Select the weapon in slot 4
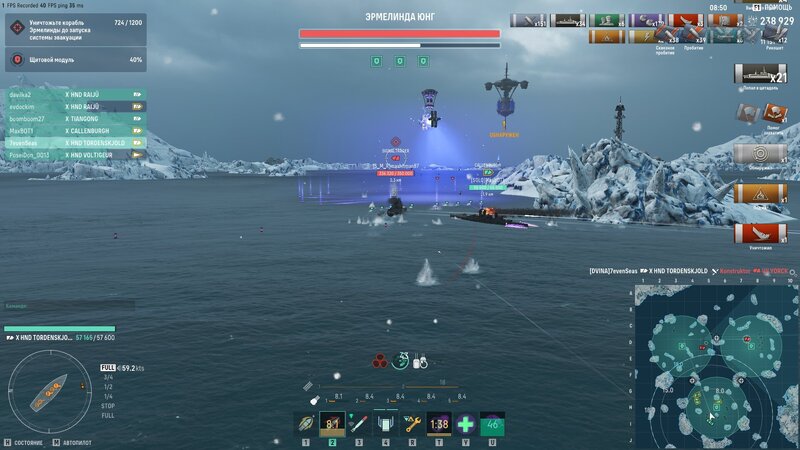The width and height of the screenshot is (800, 450). 385,423
